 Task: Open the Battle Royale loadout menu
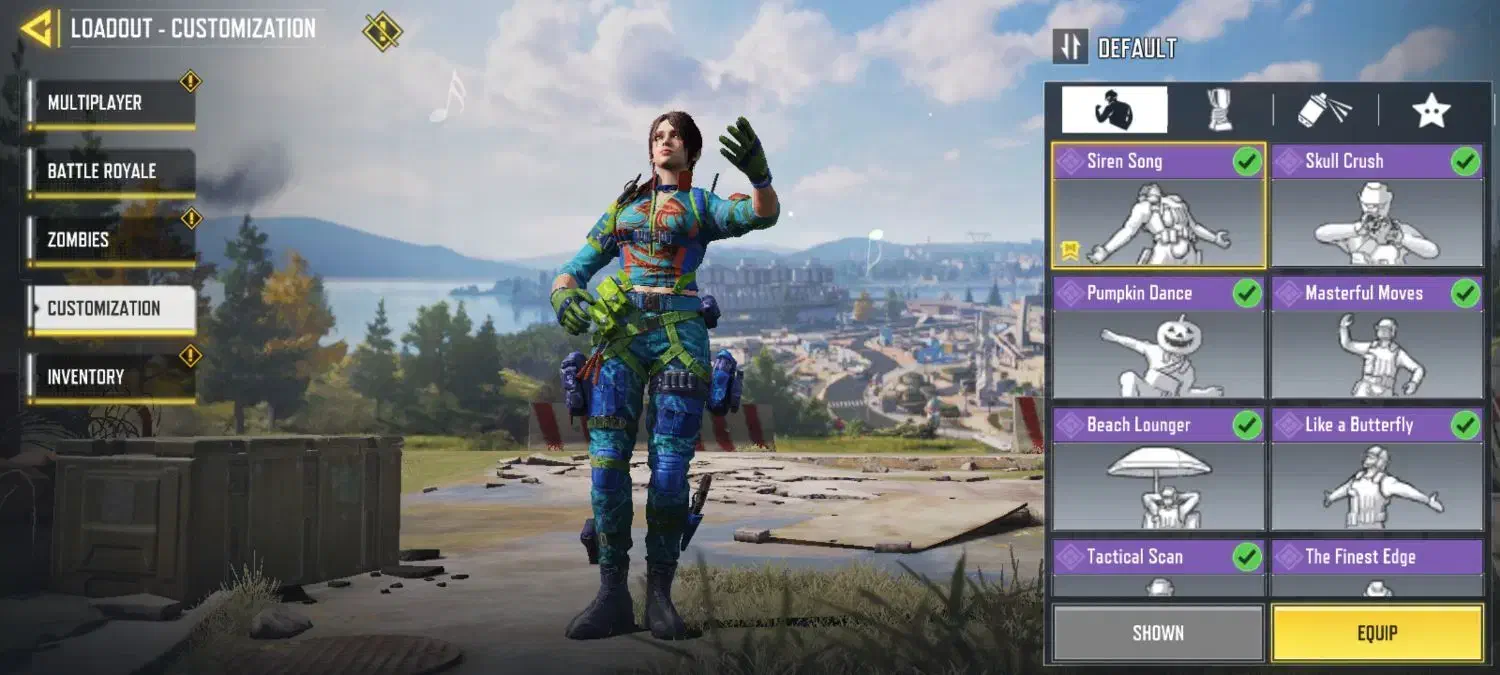pyautogui.click(x=110, y=171)
